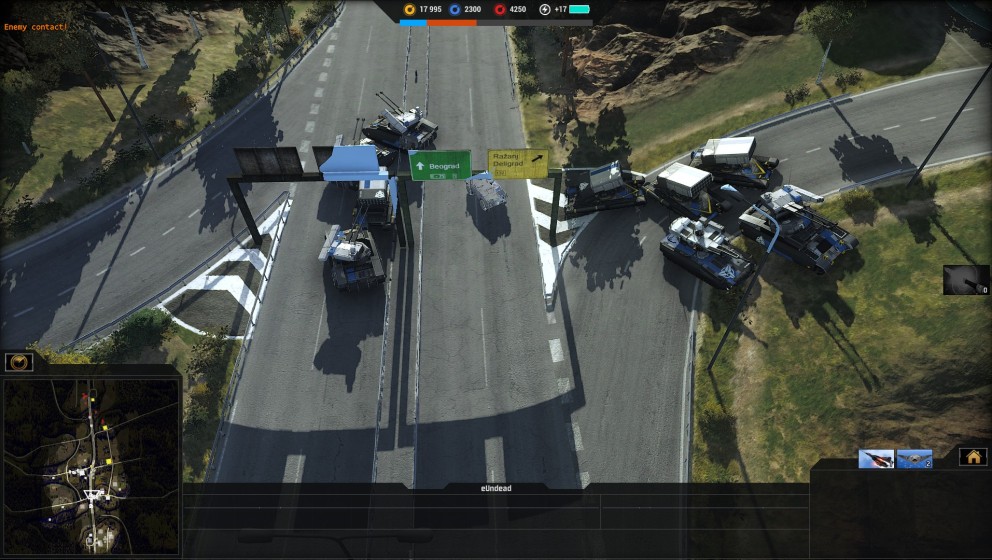Viewport: 992px width, 560px height.
Task: Select the stealth bomber support icon
Action: coord(914,459)
